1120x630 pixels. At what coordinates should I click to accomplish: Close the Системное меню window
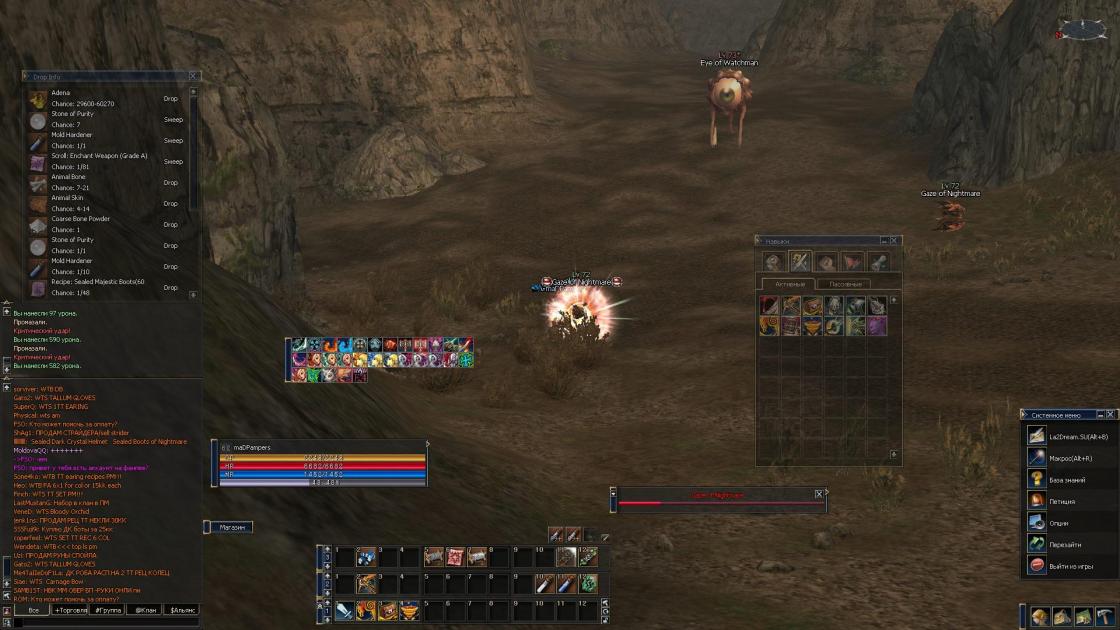(1113, 415)
